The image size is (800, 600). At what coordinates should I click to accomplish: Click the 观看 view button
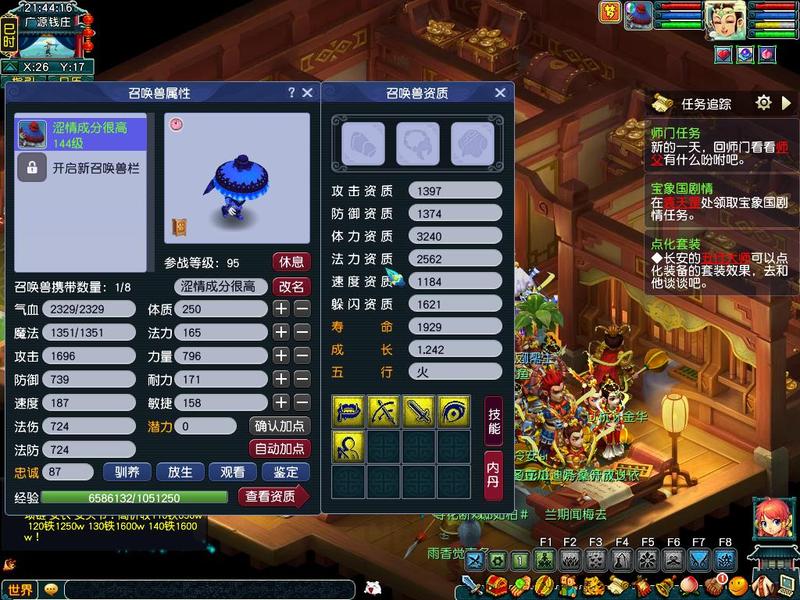232,472
